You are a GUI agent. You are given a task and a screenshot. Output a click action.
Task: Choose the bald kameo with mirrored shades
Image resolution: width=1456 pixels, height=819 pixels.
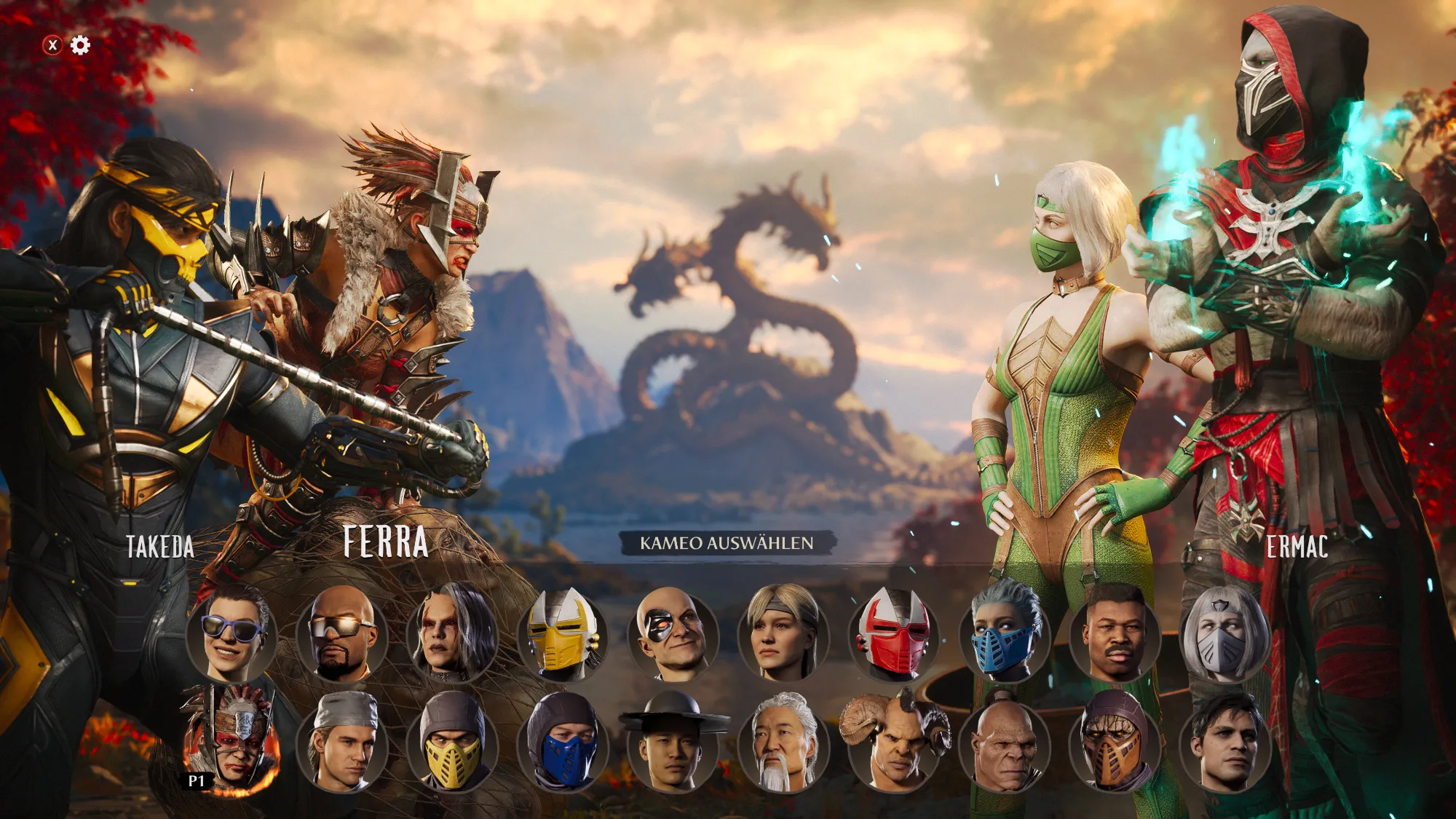(341, 633)
